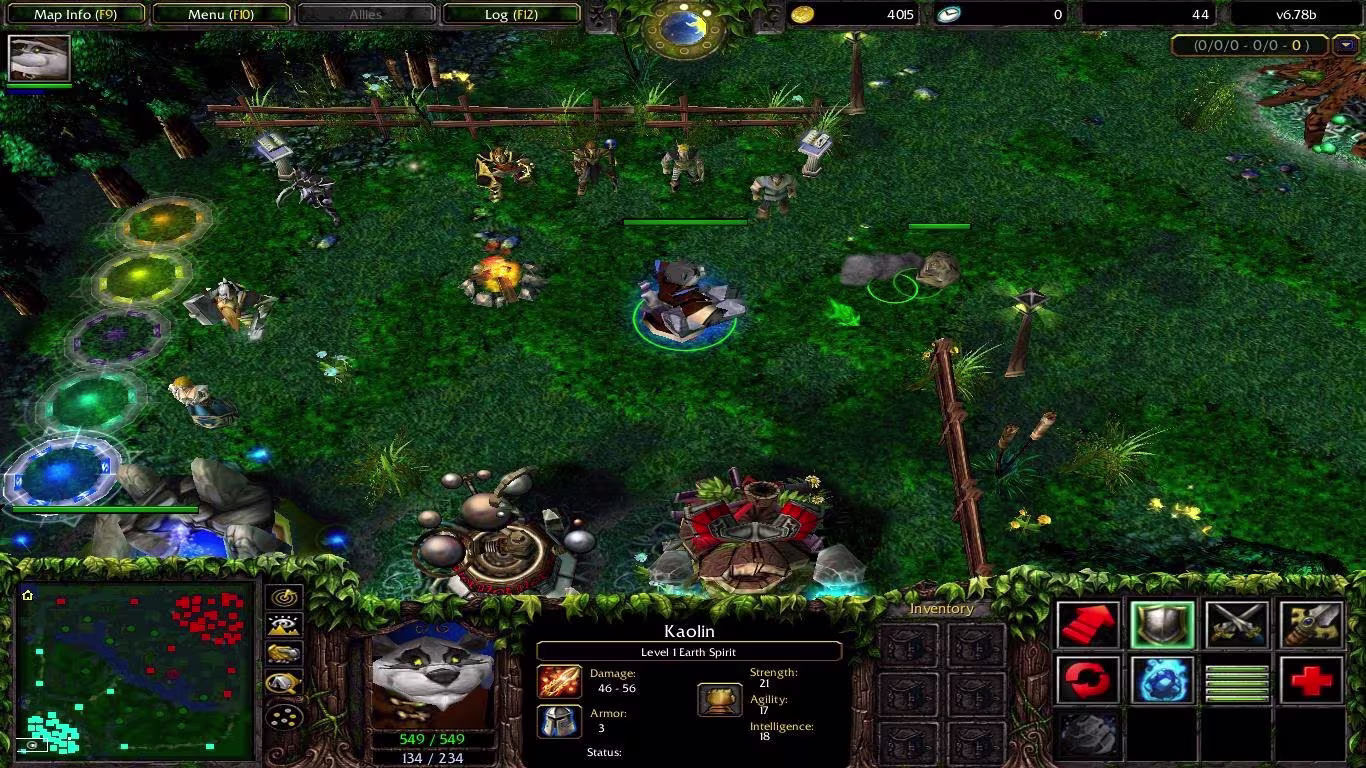Click the minimap ping signal button
The width and height of the screenshot is (1366, 768).
(283, 598)
